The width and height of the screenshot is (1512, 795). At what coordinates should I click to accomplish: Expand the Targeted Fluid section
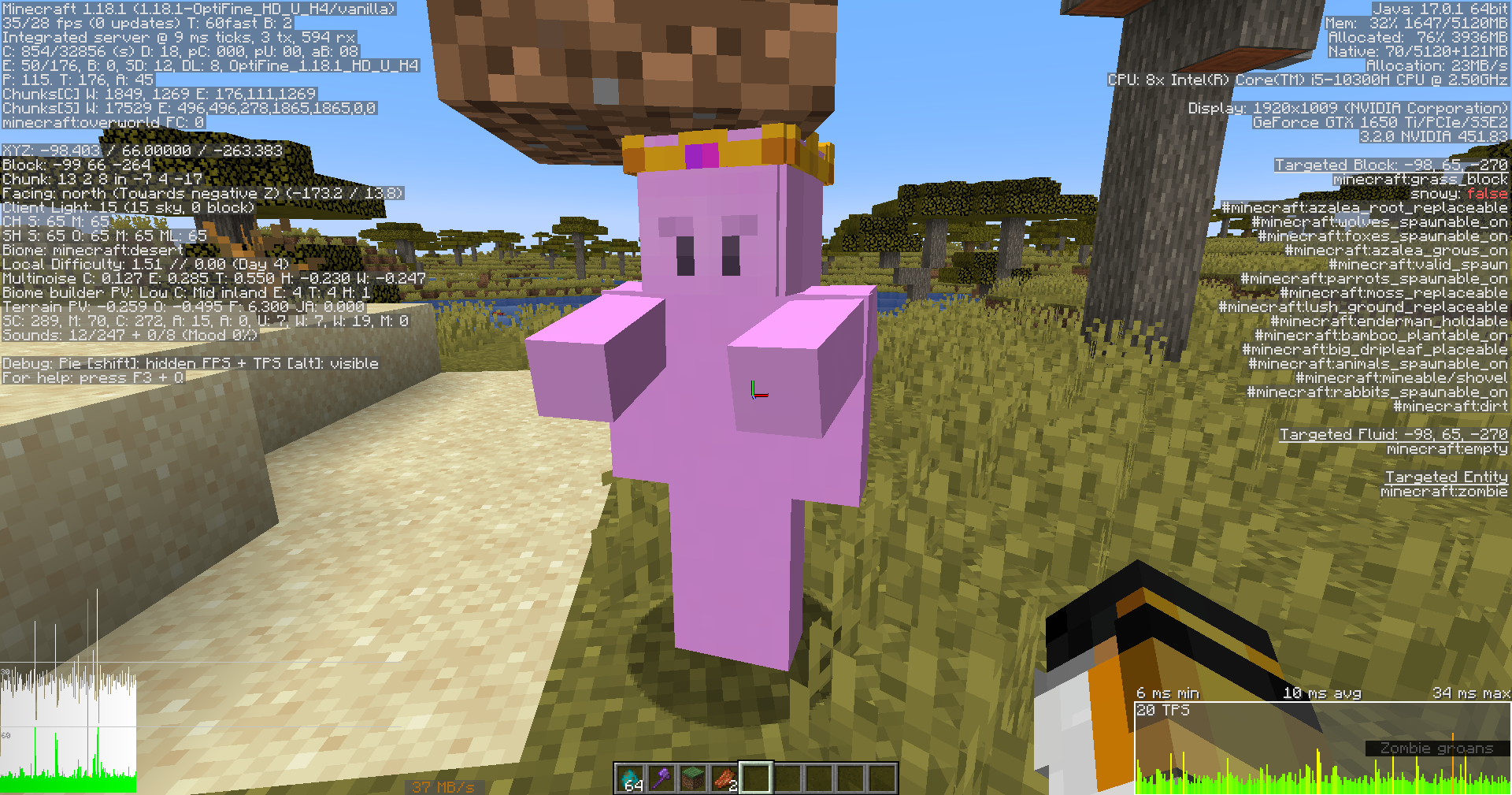(1394, 433)
